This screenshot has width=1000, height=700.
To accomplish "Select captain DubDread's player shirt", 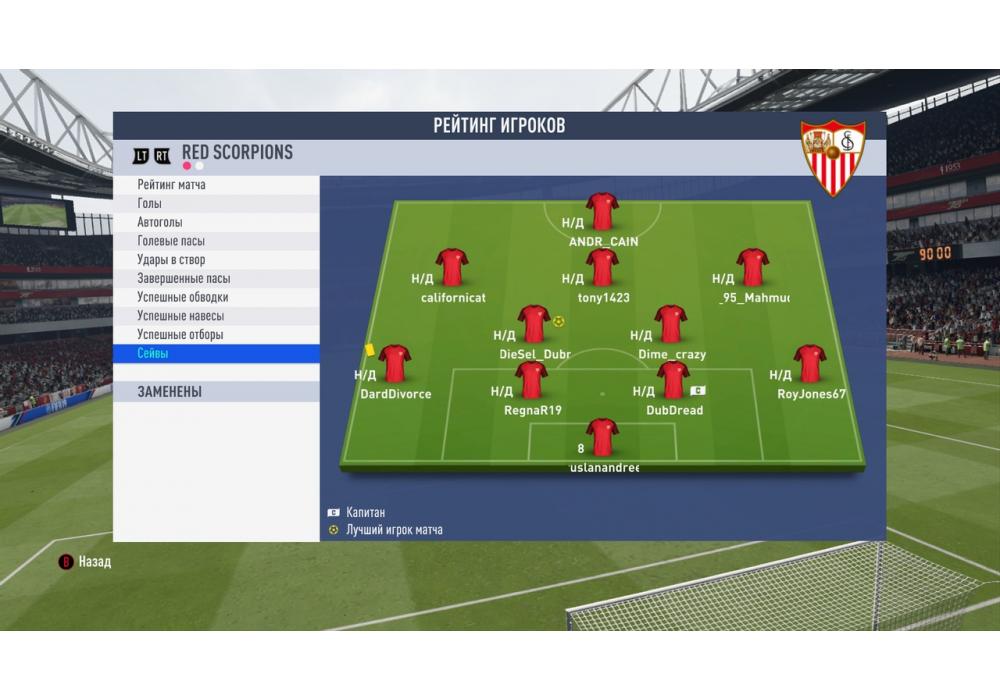I will click(673, 380).
